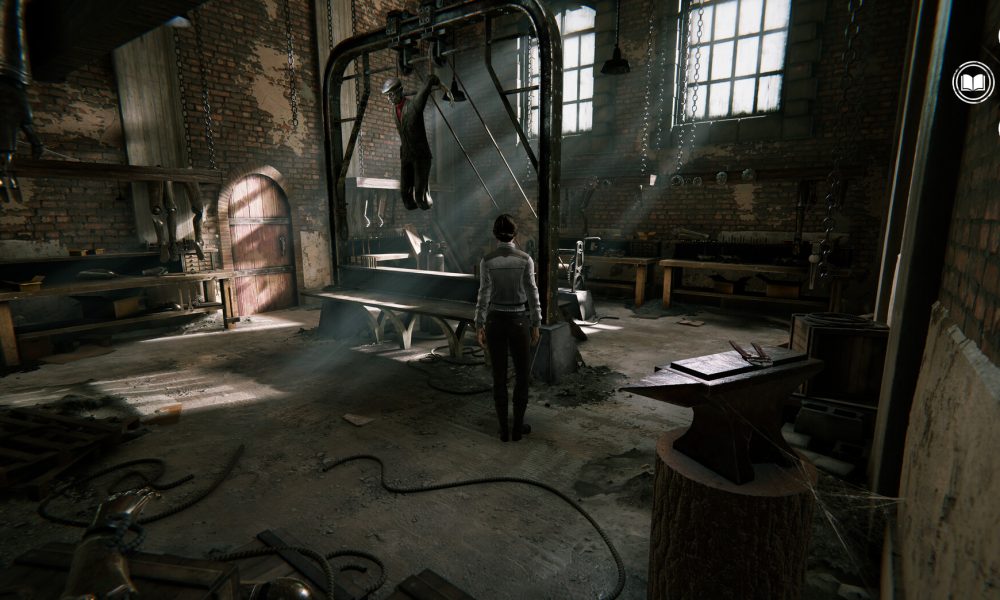Screen dimensions: 1000x600
Task: Open the journal book icon
Action: click(x=973, y=83)
